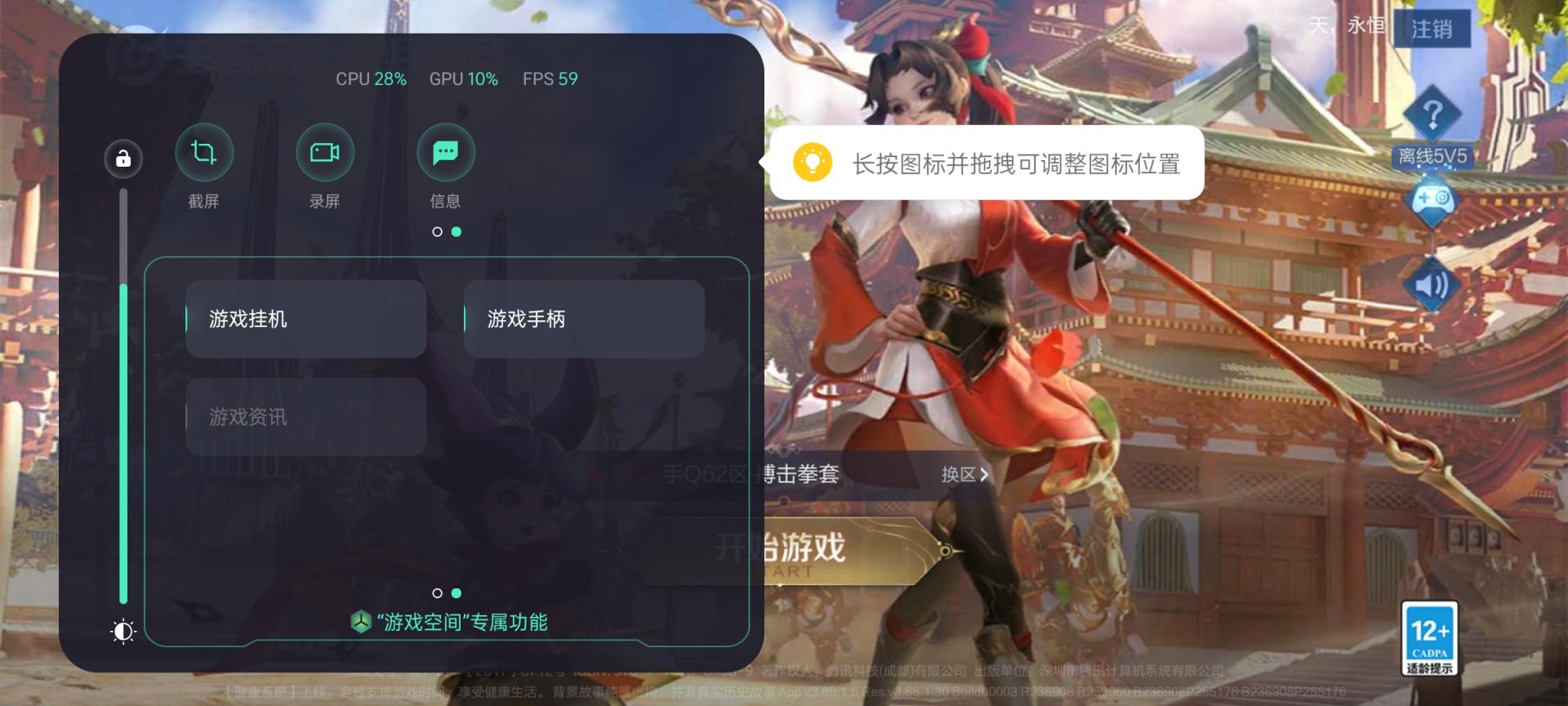
Task: Open the 游戏空间专属功能 exclusive features link
Action: [x=451, y=622]
